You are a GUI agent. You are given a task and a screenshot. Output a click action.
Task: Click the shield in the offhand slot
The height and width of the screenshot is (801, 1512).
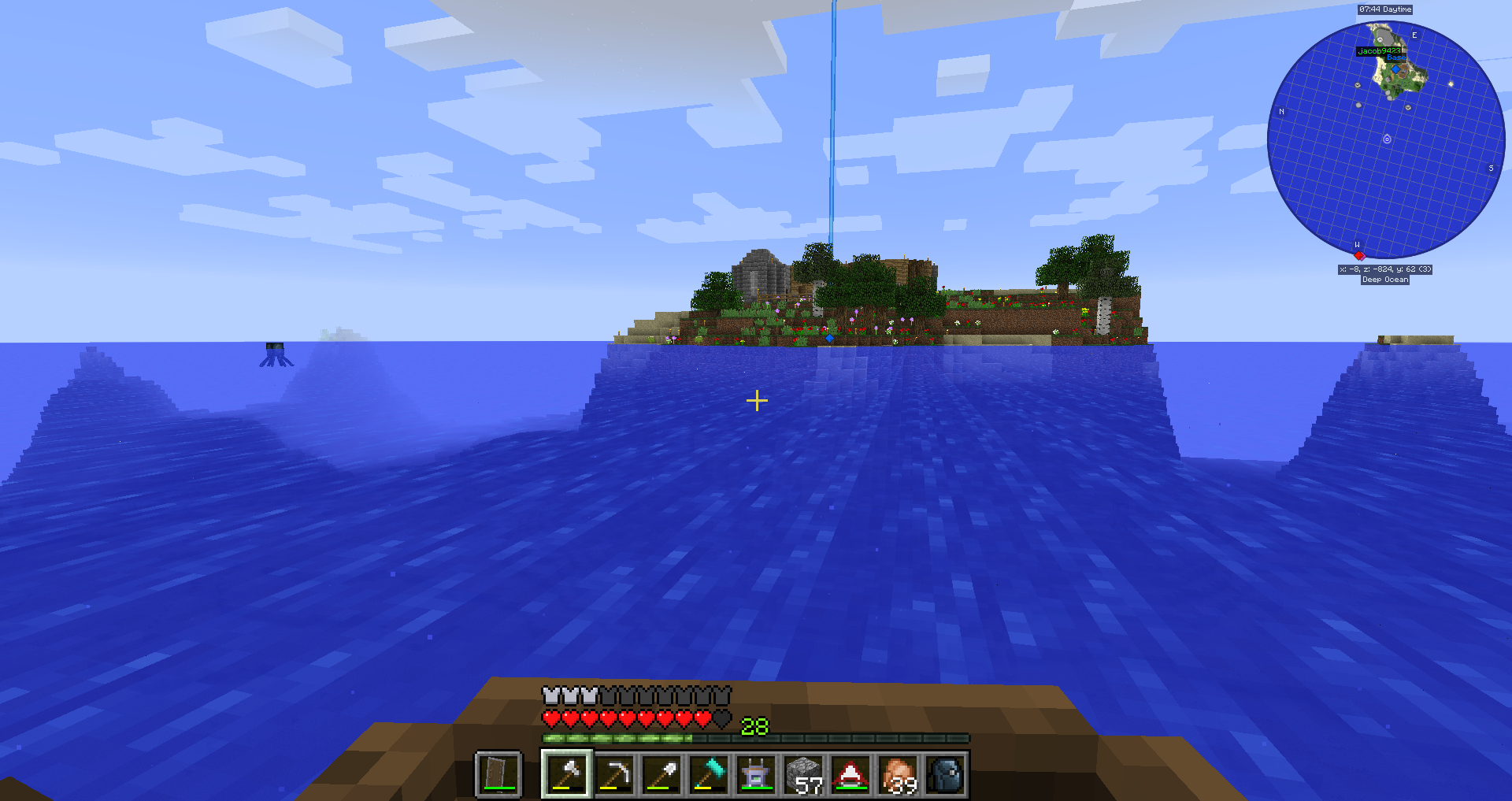[498, 774]
